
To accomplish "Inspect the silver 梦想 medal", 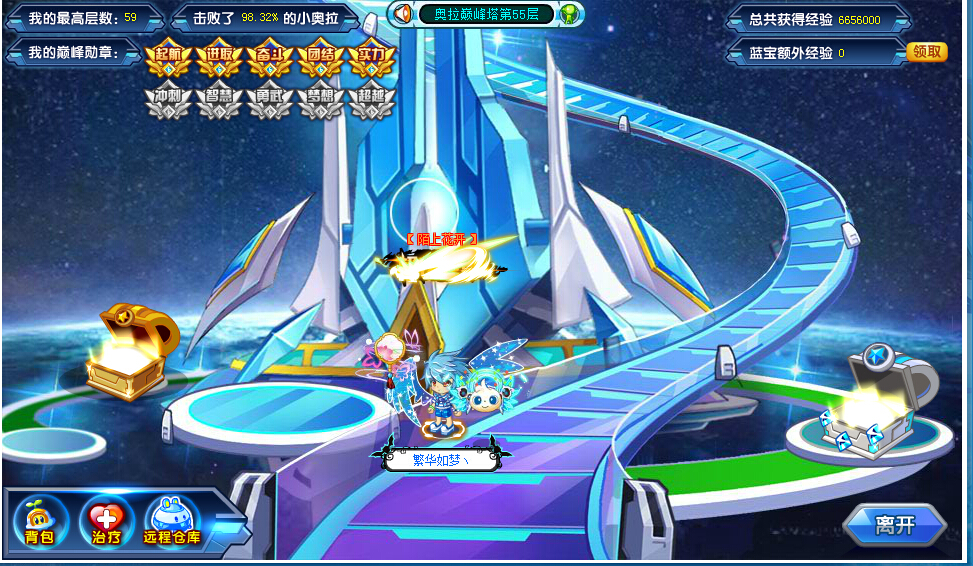I will pyautogui.click(x=321, y=101).
